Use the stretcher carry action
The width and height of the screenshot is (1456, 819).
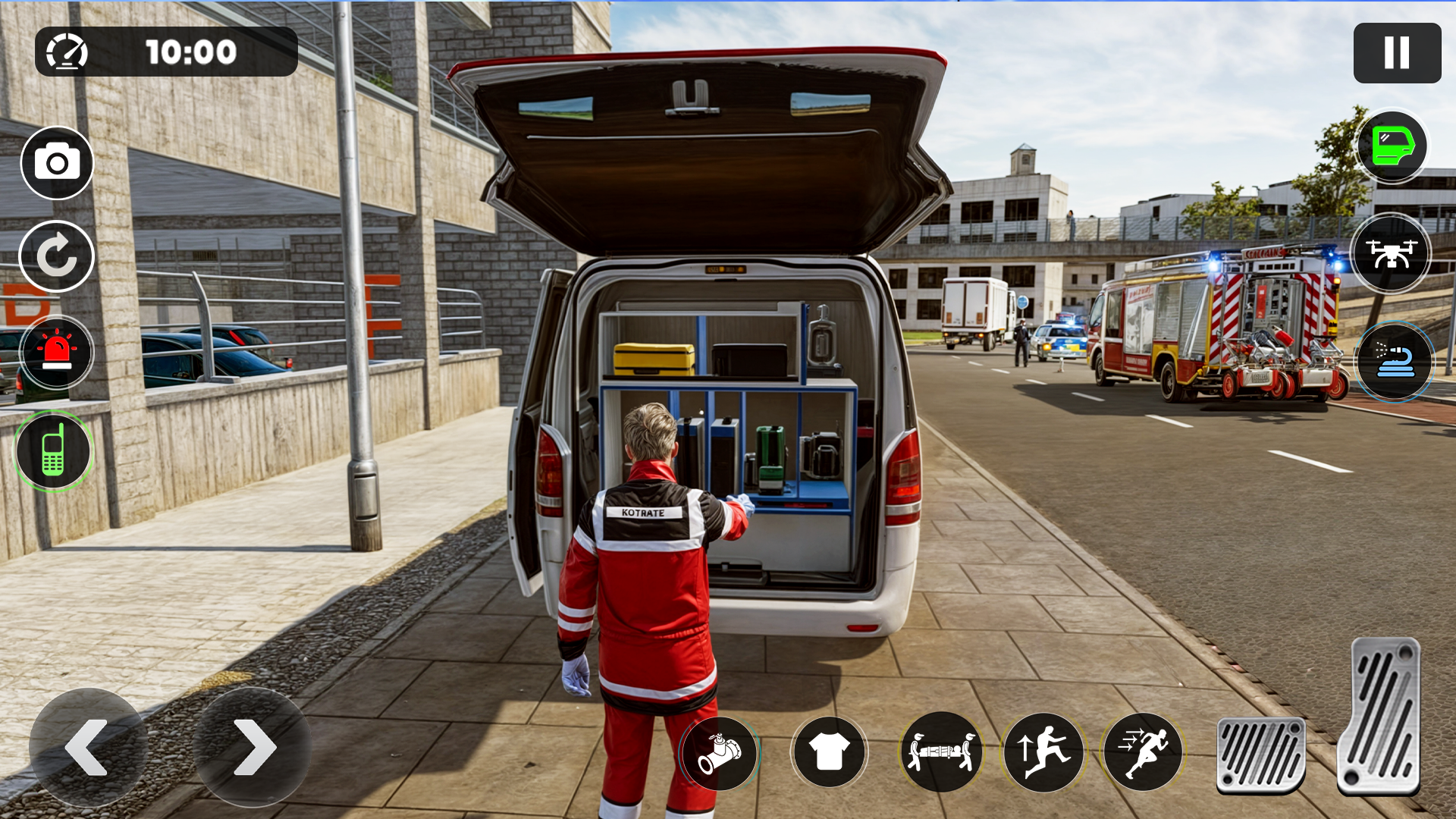click(x=941, y=753)
